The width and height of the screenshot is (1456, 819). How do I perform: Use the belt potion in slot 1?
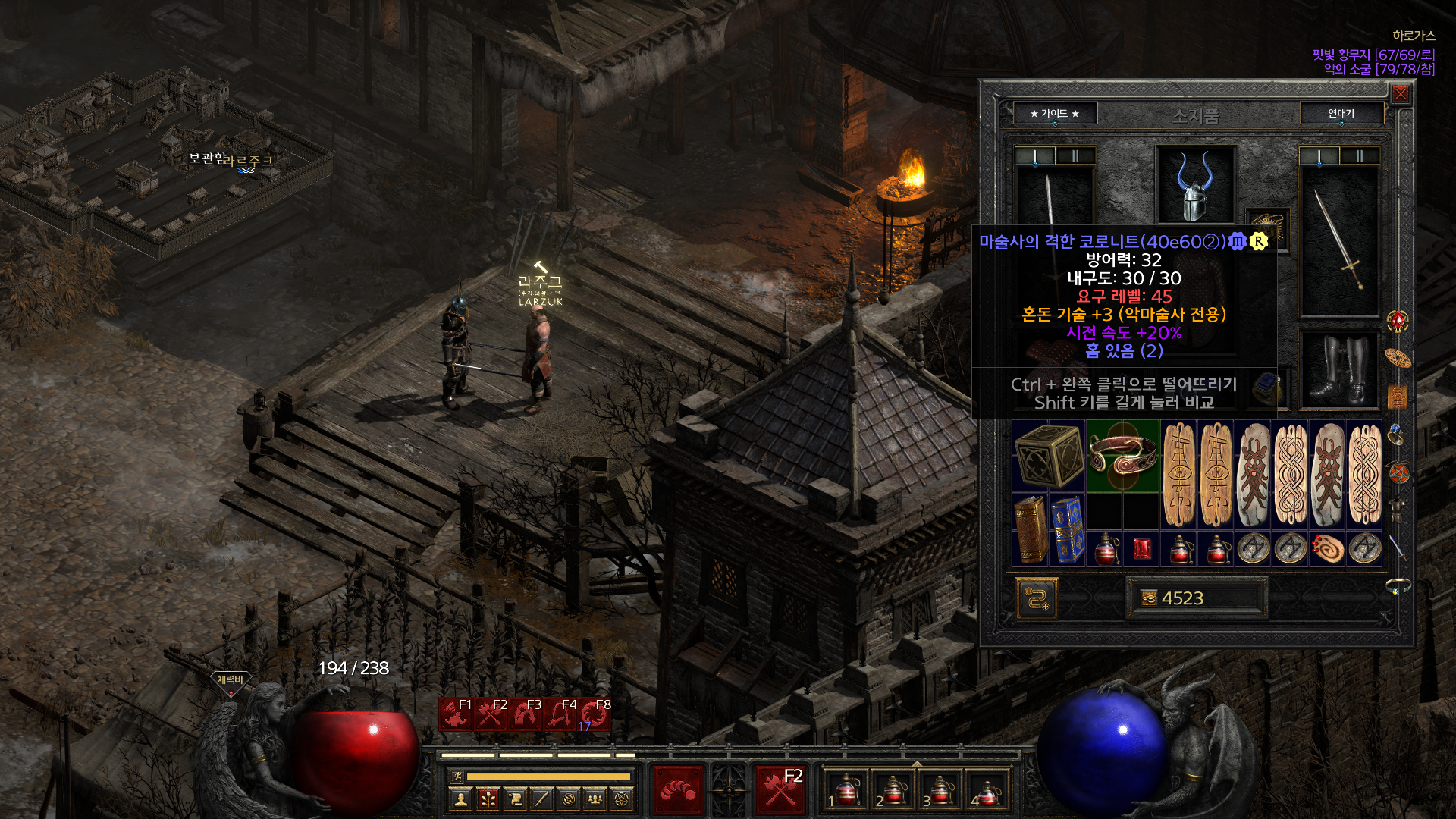(x=846, y=790)
